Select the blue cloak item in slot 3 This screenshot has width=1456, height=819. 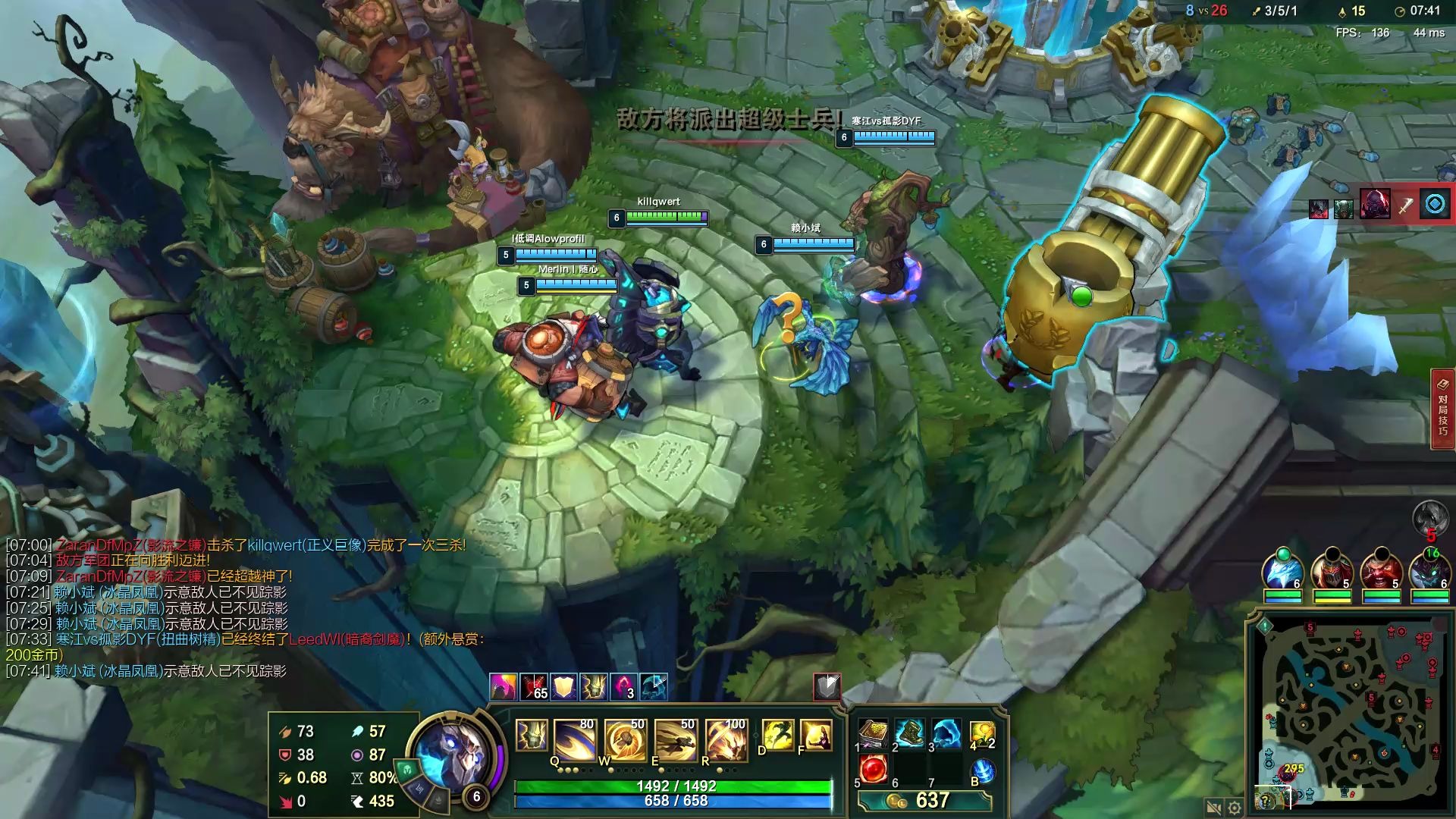[x=946, y=734]
